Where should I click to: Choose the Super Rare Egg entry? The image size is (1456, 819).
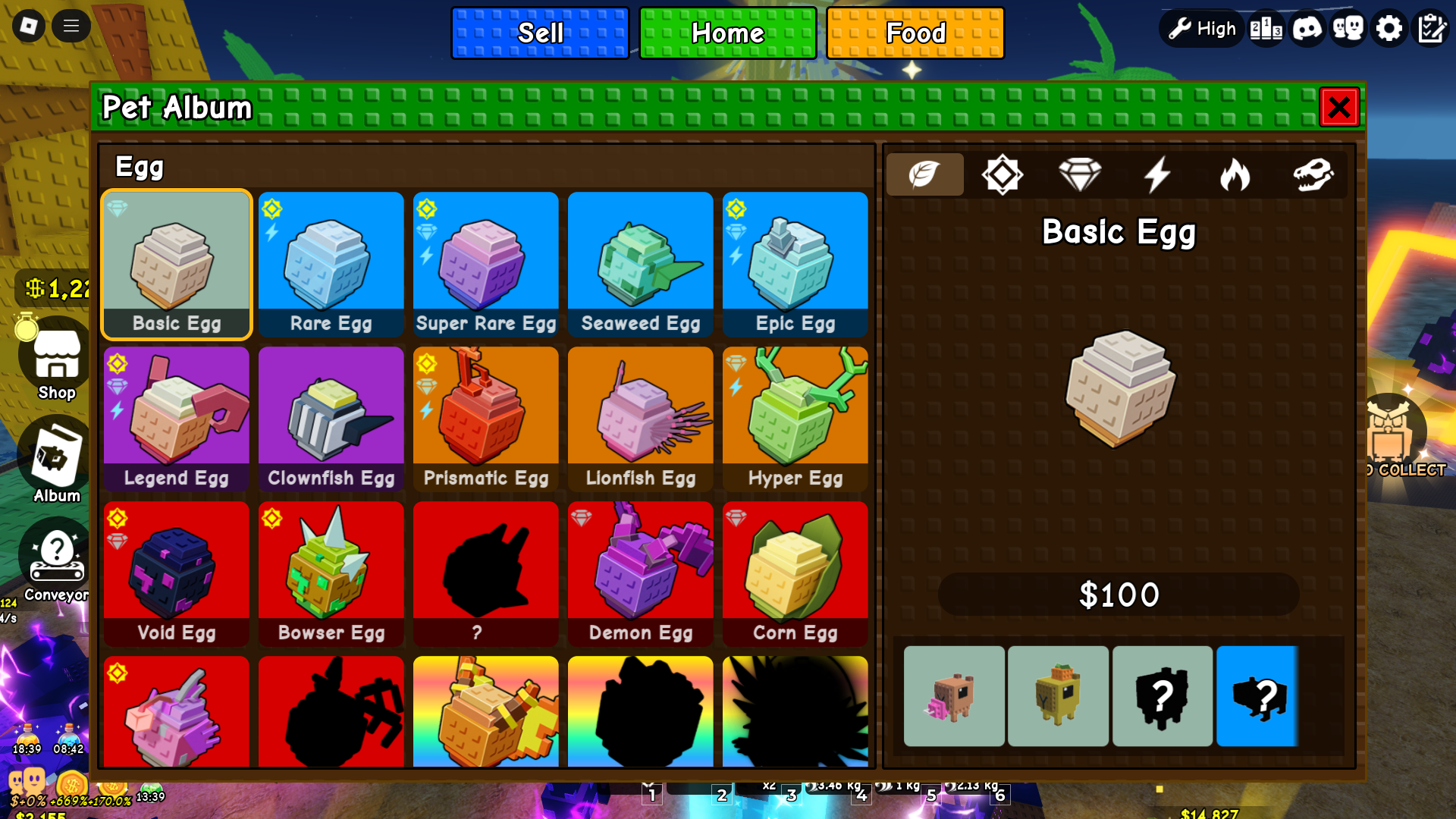click(485, 264)
